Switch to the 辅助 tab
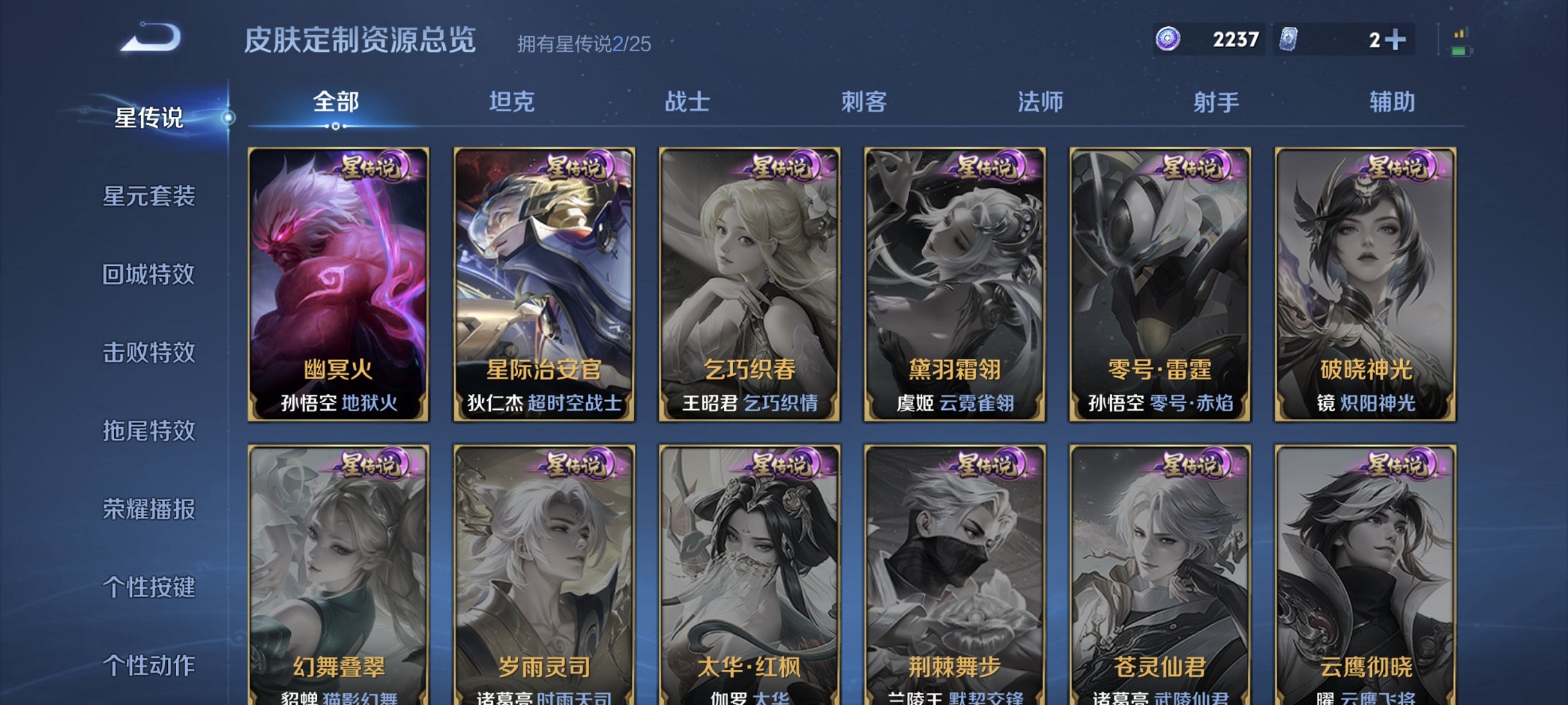The height and width of the screenshot is (705, 1568). coord(1390,102)
